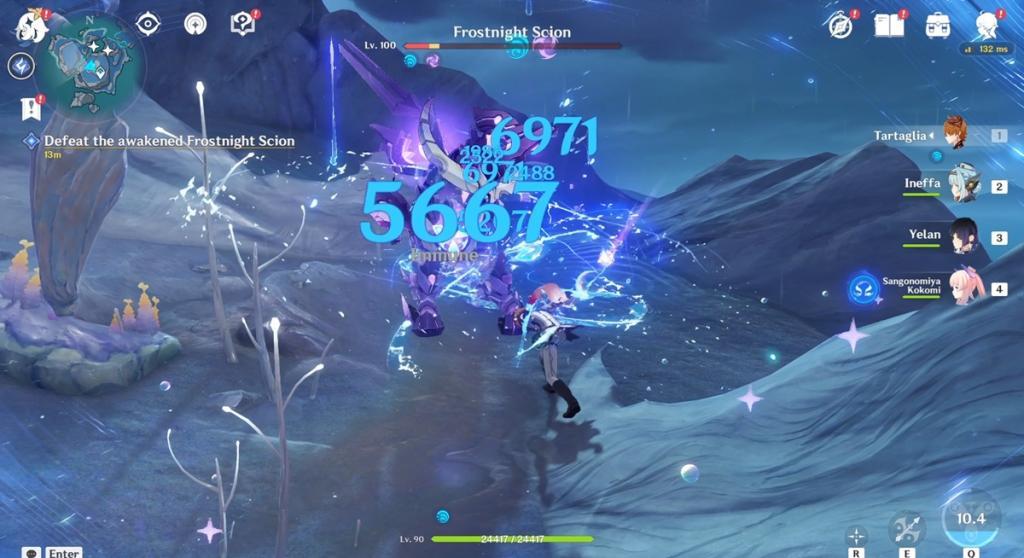Viewport: 1024px width, 558px height.
Task: Open the signal-arch icon in the top bar
Action: point(194,24)
